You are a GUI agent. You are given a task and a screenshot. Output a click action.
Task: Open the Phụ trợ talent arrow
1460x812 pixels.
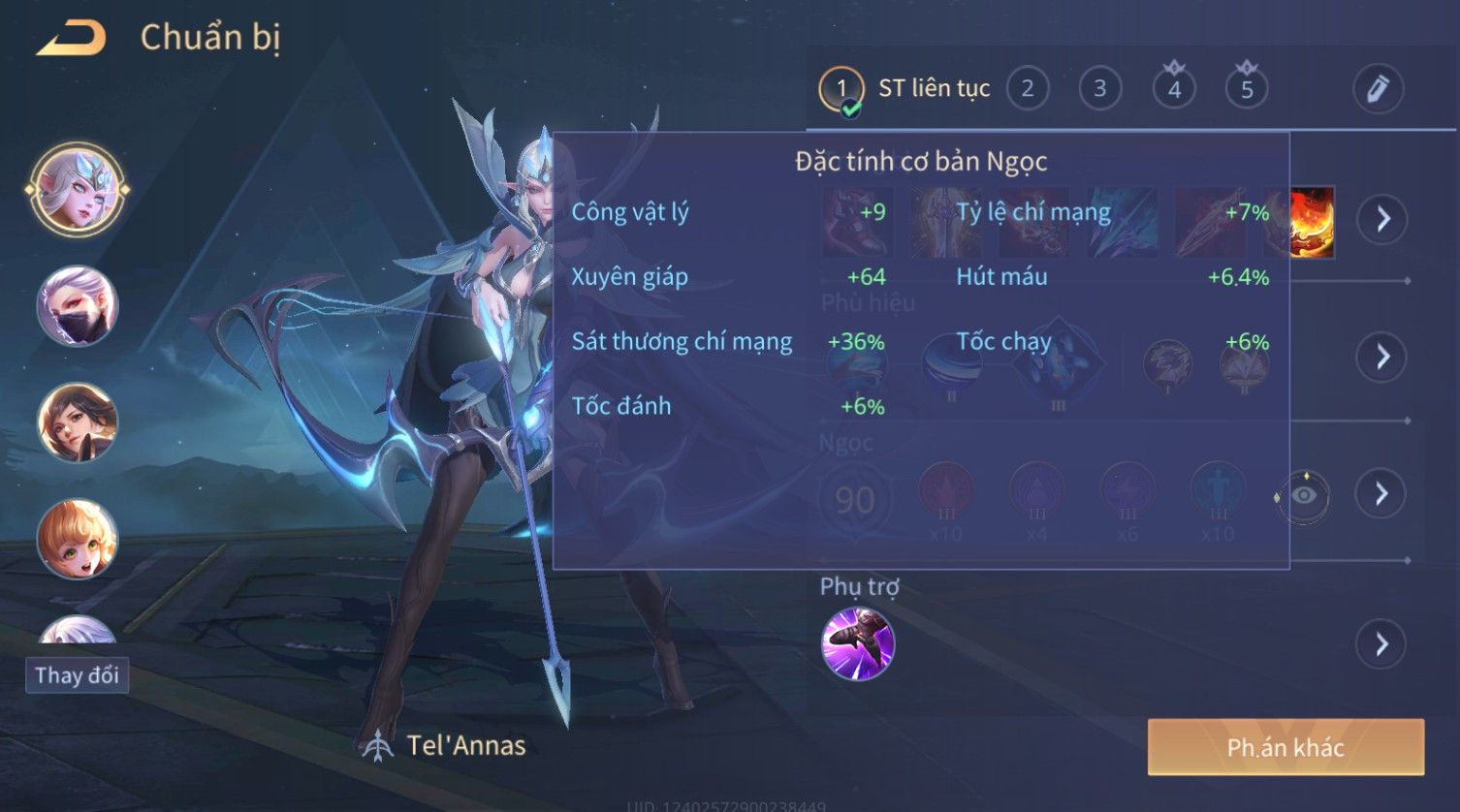(1382, 644)
